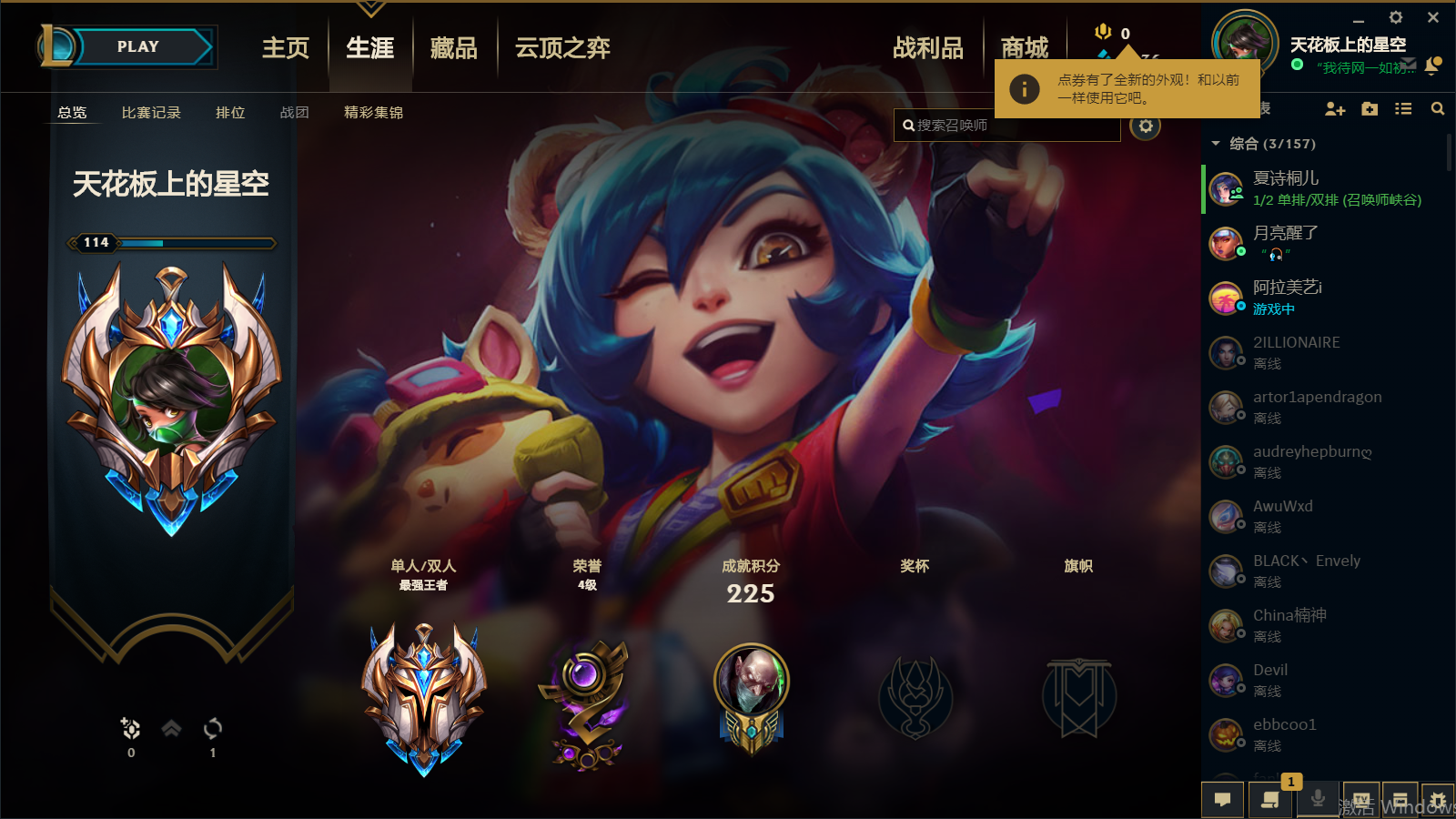Type in the 搜索召唤师 search field
1456x819 pixels.
[x=1007, y=125]
